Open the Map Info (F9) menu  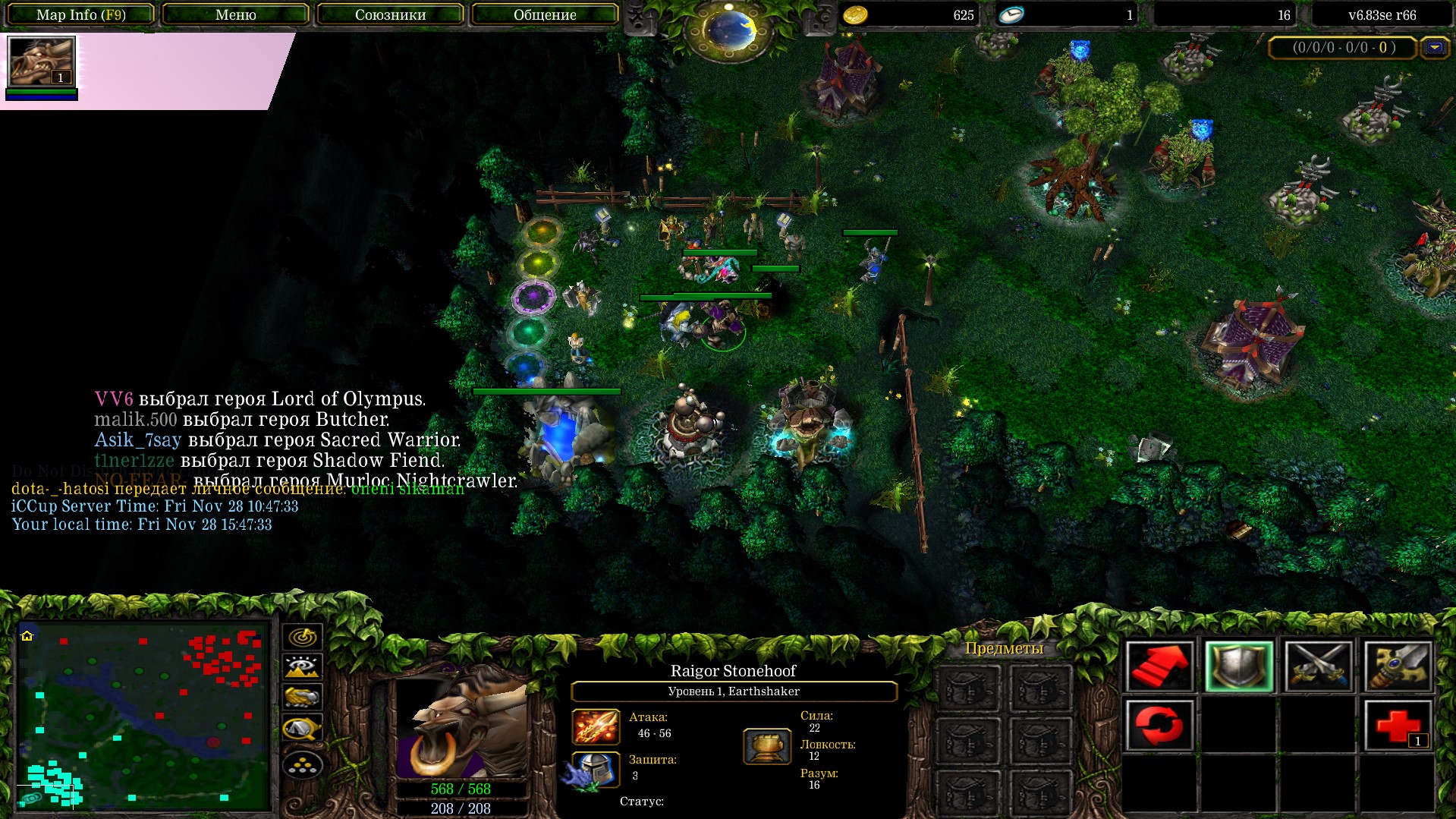[x=81, y=14]
